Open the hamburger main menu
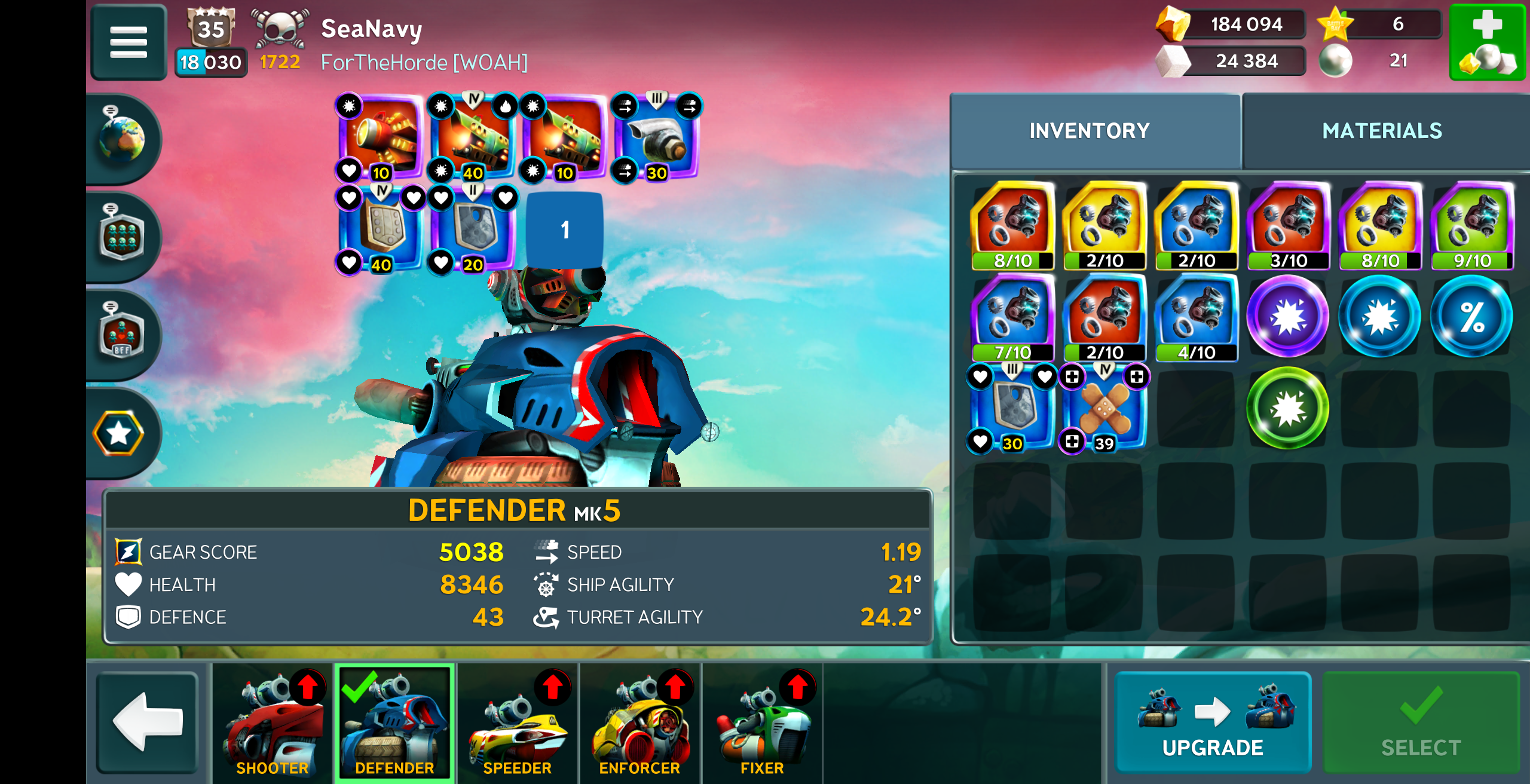 [x=128, y=42]
